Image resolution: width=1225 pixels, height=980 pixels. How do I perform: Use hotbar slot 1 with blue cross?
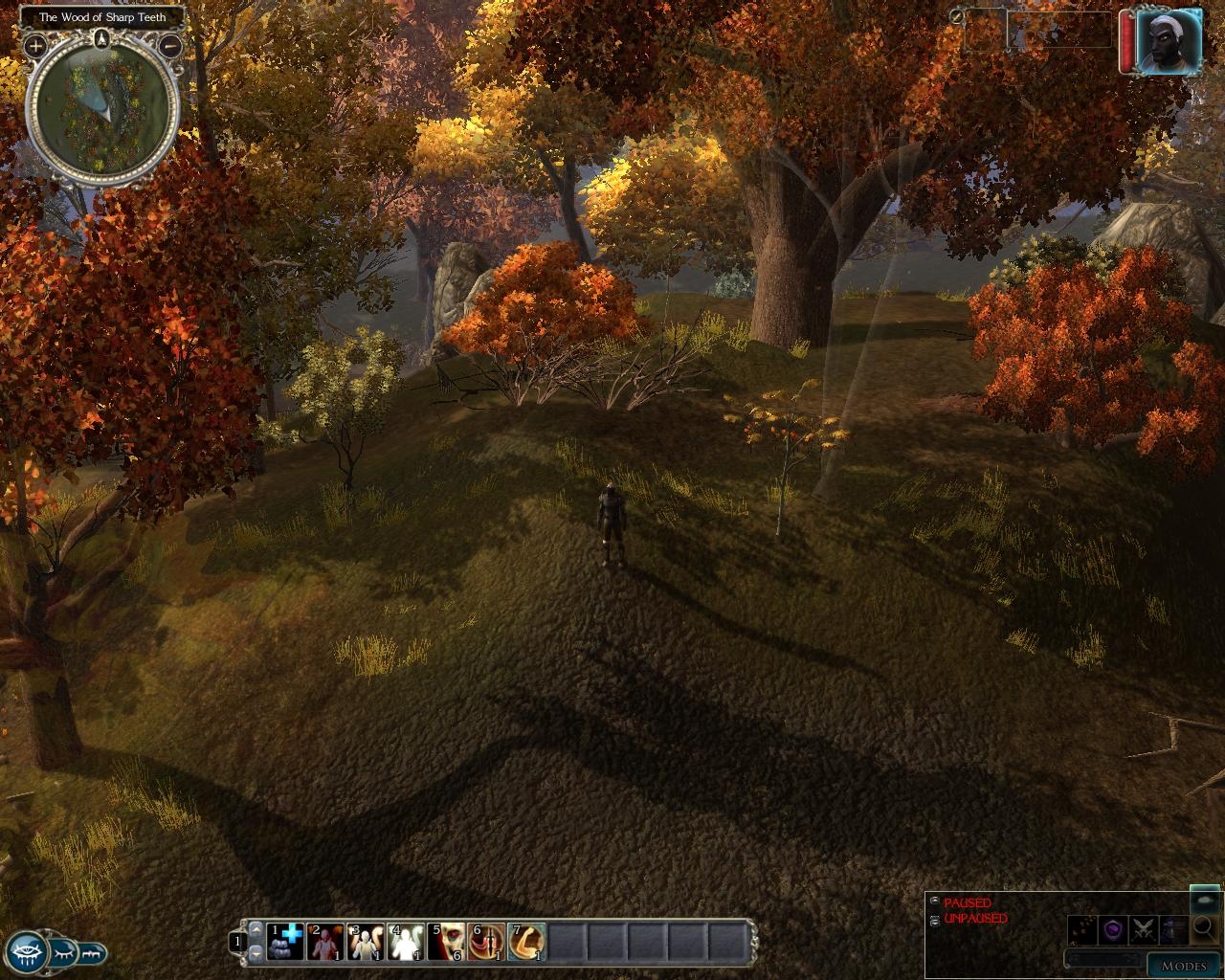pos(286,941)
